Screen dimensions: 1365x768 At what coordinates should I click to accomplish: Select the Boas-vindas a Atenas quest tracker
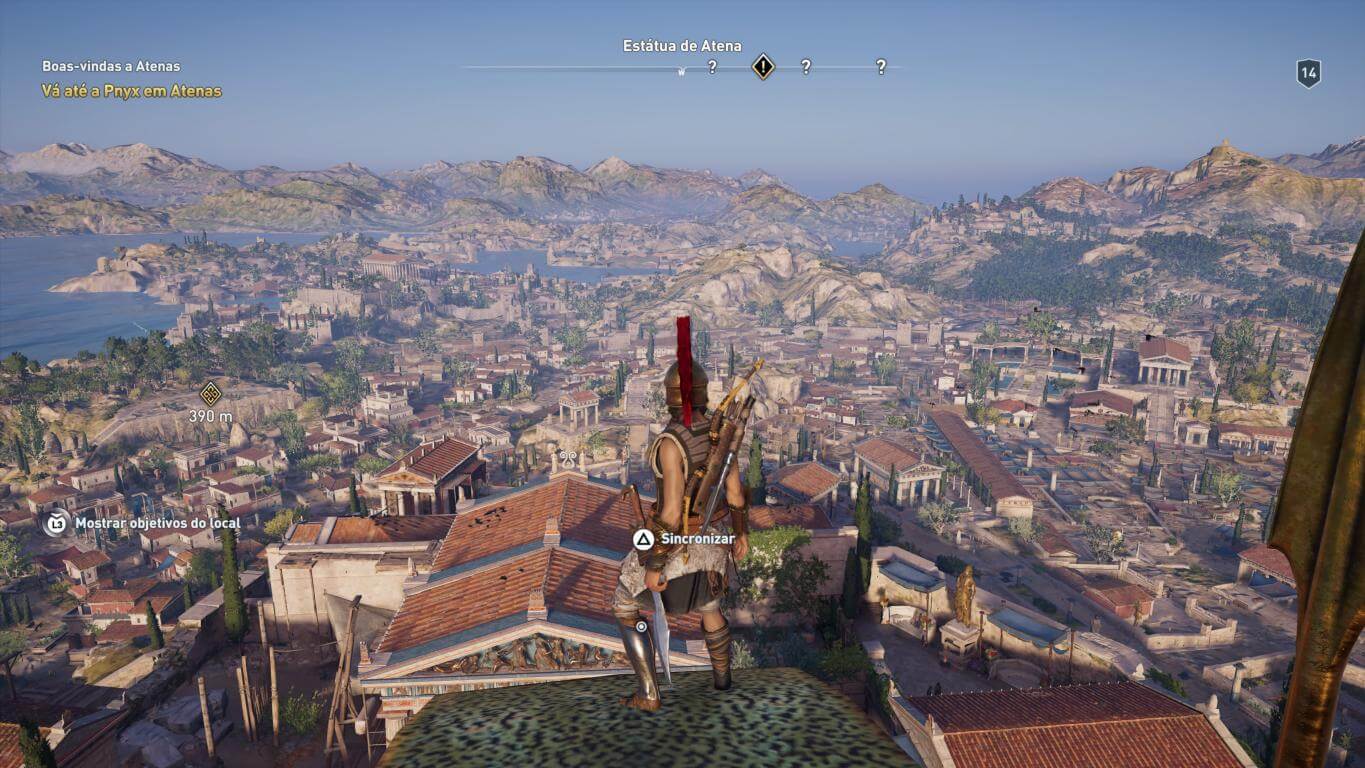tap(111, 66)
